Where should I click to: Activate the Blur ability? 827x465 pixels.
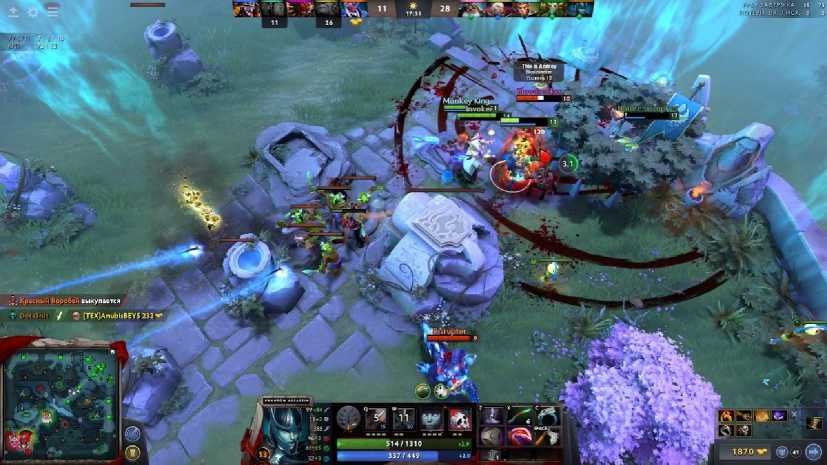tap(431, 419)
